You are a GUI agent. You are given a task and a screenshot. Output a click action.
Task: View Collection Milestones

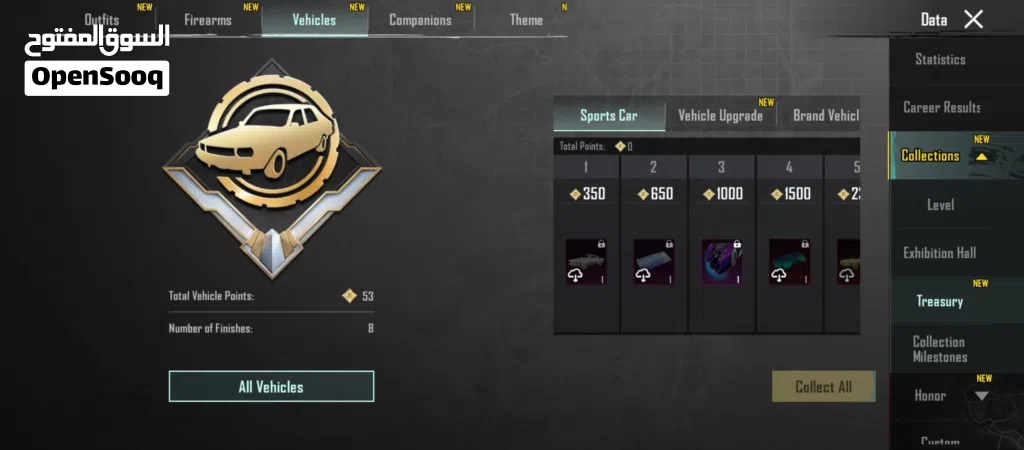[939, 349]
